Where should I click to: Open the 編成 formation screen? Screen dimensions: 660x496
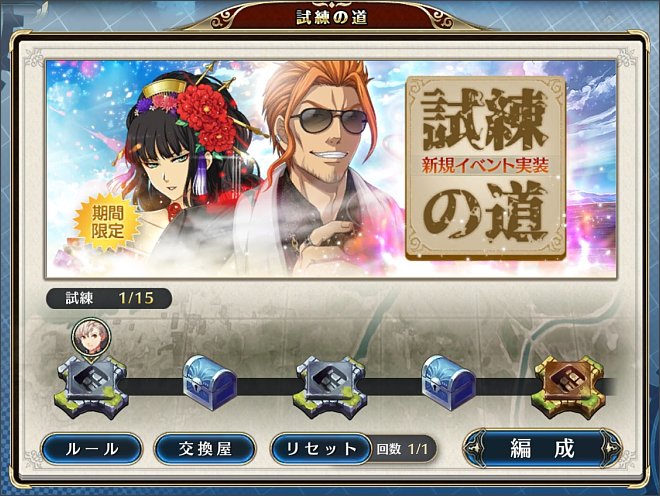542,448
